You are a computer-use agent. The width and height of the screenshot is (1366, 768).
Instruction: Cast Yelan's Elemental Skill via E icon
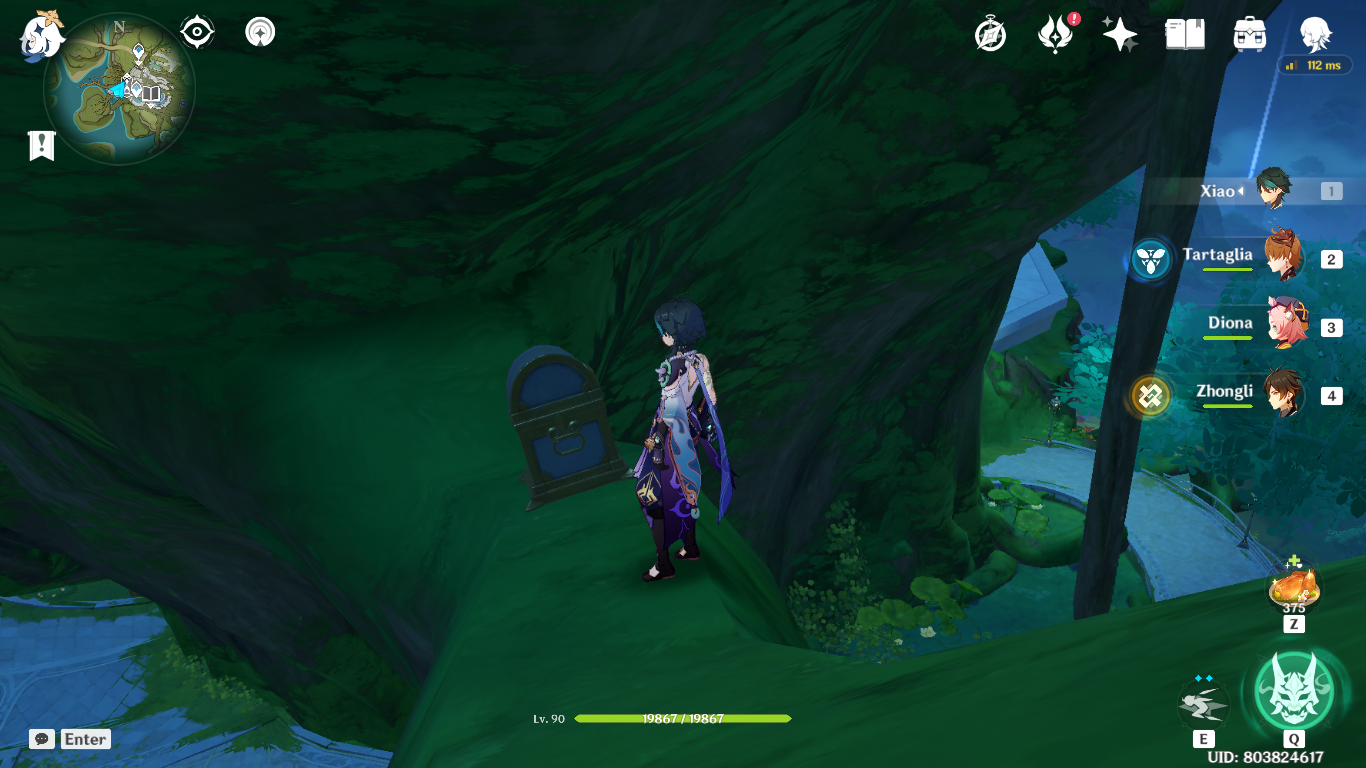click(1203, 703)
